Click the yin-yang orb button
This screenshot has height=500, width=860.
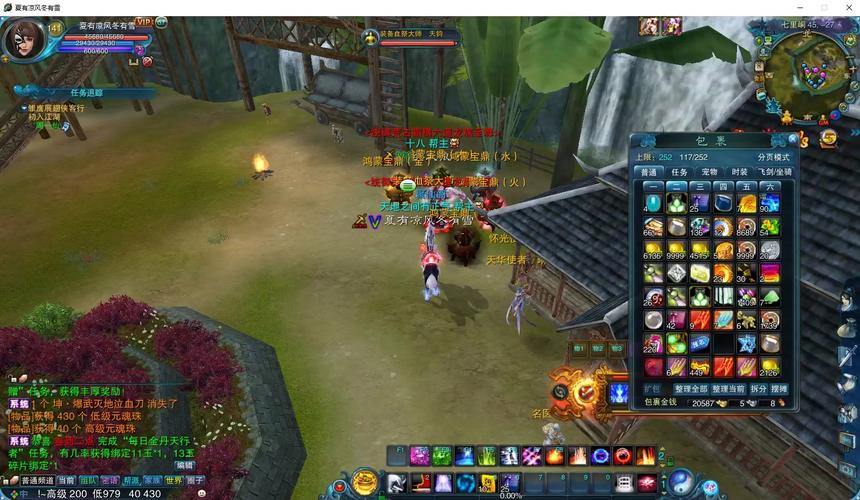point(681,483)
